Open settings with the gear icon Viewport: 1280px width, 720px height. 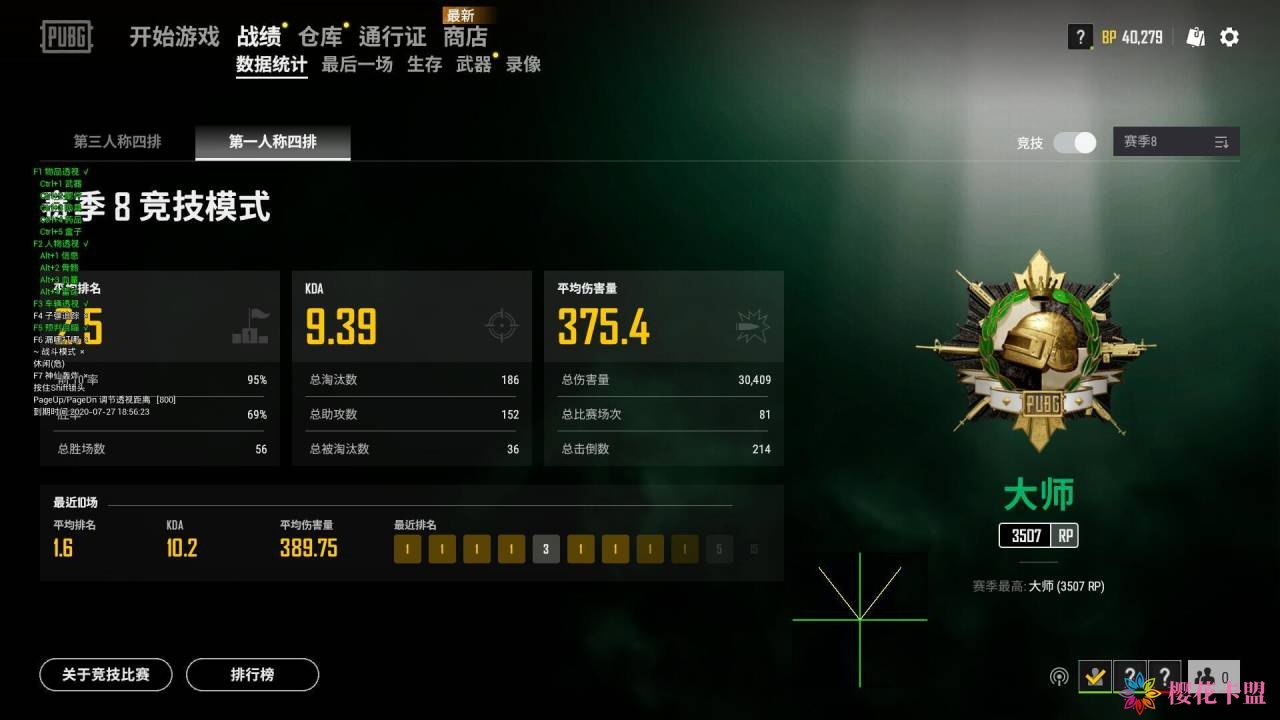coord(1229,37)
